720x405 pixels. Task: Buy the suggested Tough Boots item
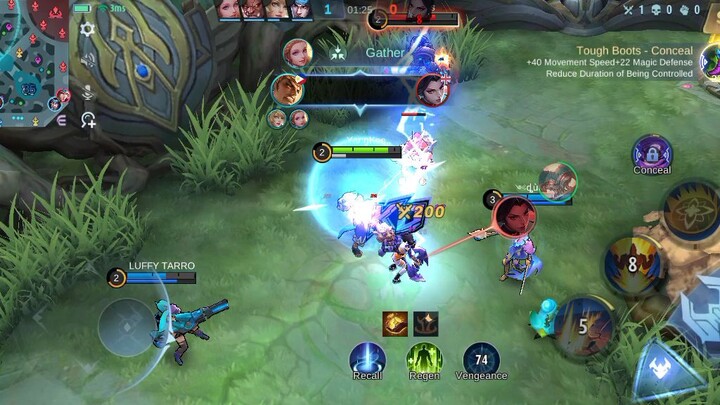coord(711,62)
